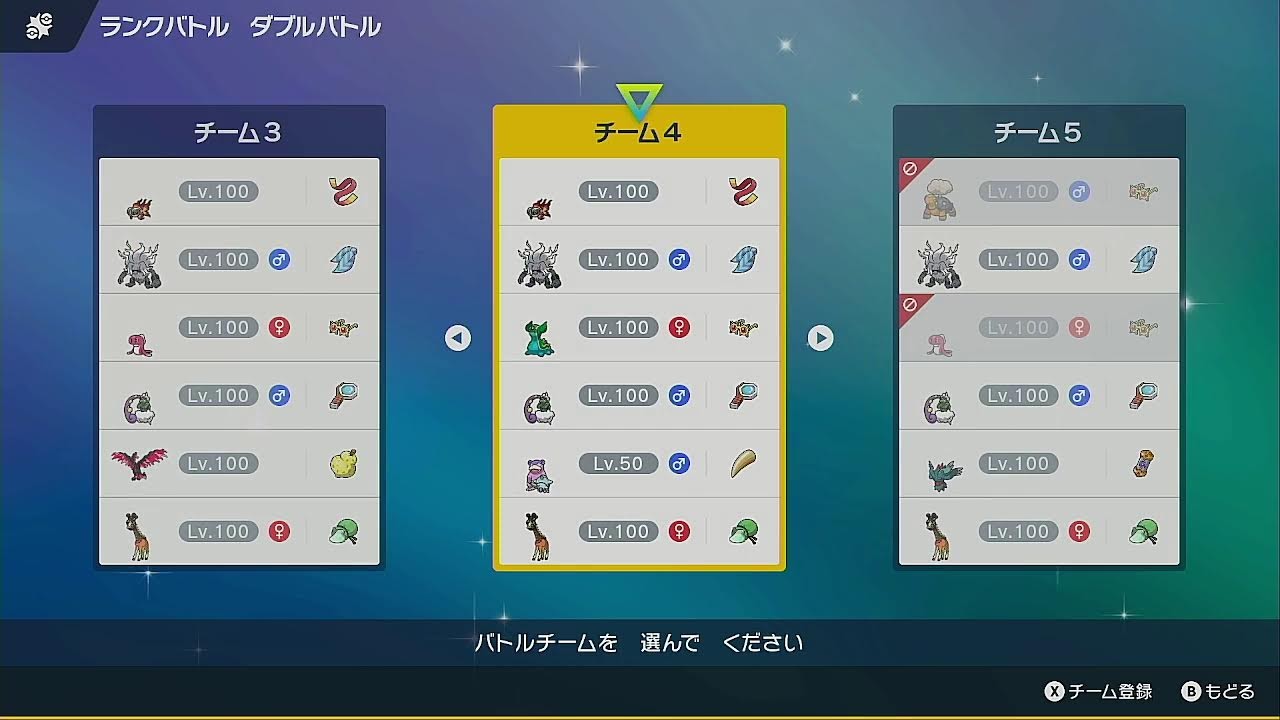Click the female gender symbol on the green lizard's row
The width and height of the screenshot is (1280, 720).
coord(679,327)
